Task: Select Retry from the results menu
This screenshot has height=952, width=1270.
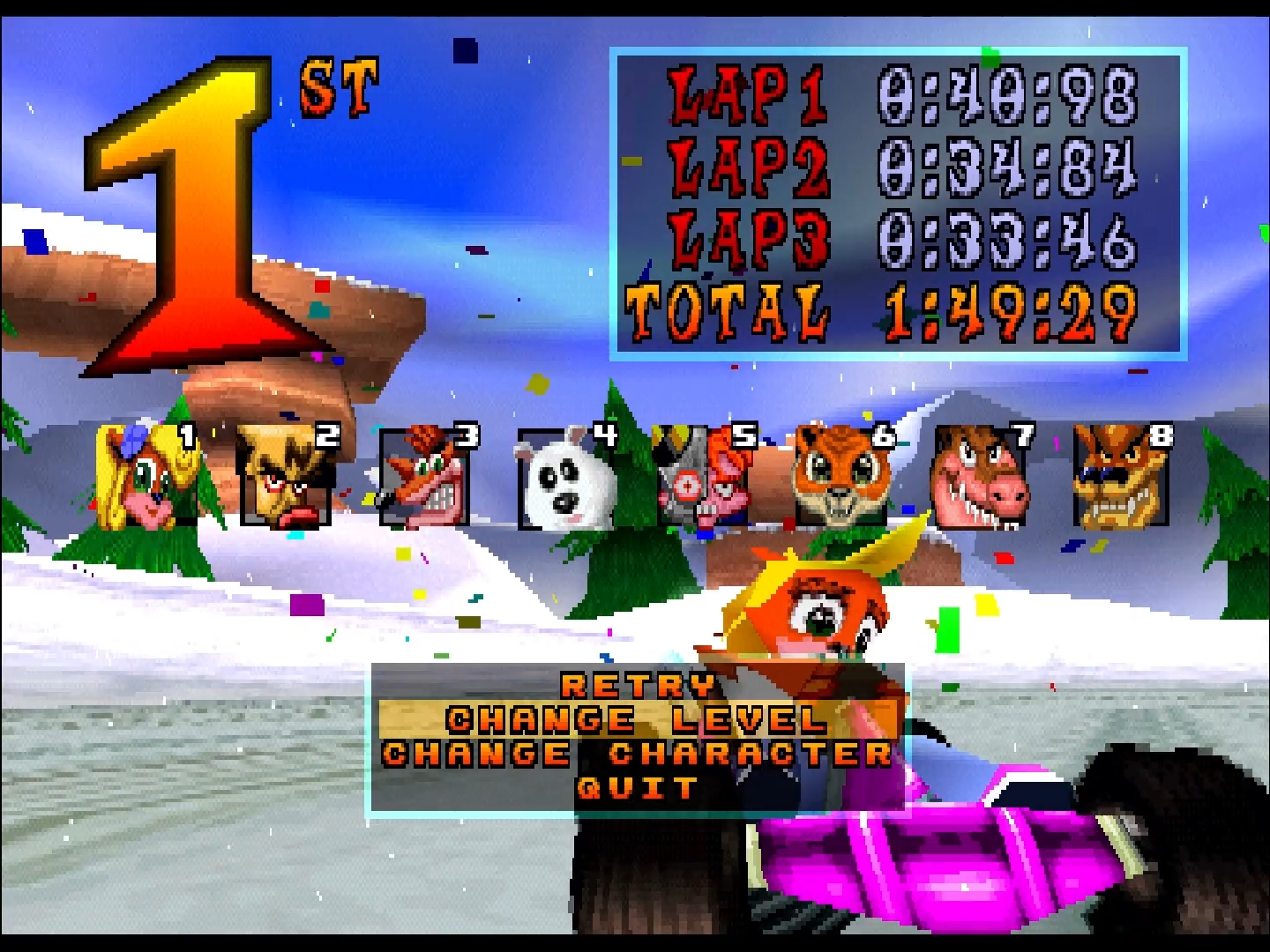Action: pos(637,685)
